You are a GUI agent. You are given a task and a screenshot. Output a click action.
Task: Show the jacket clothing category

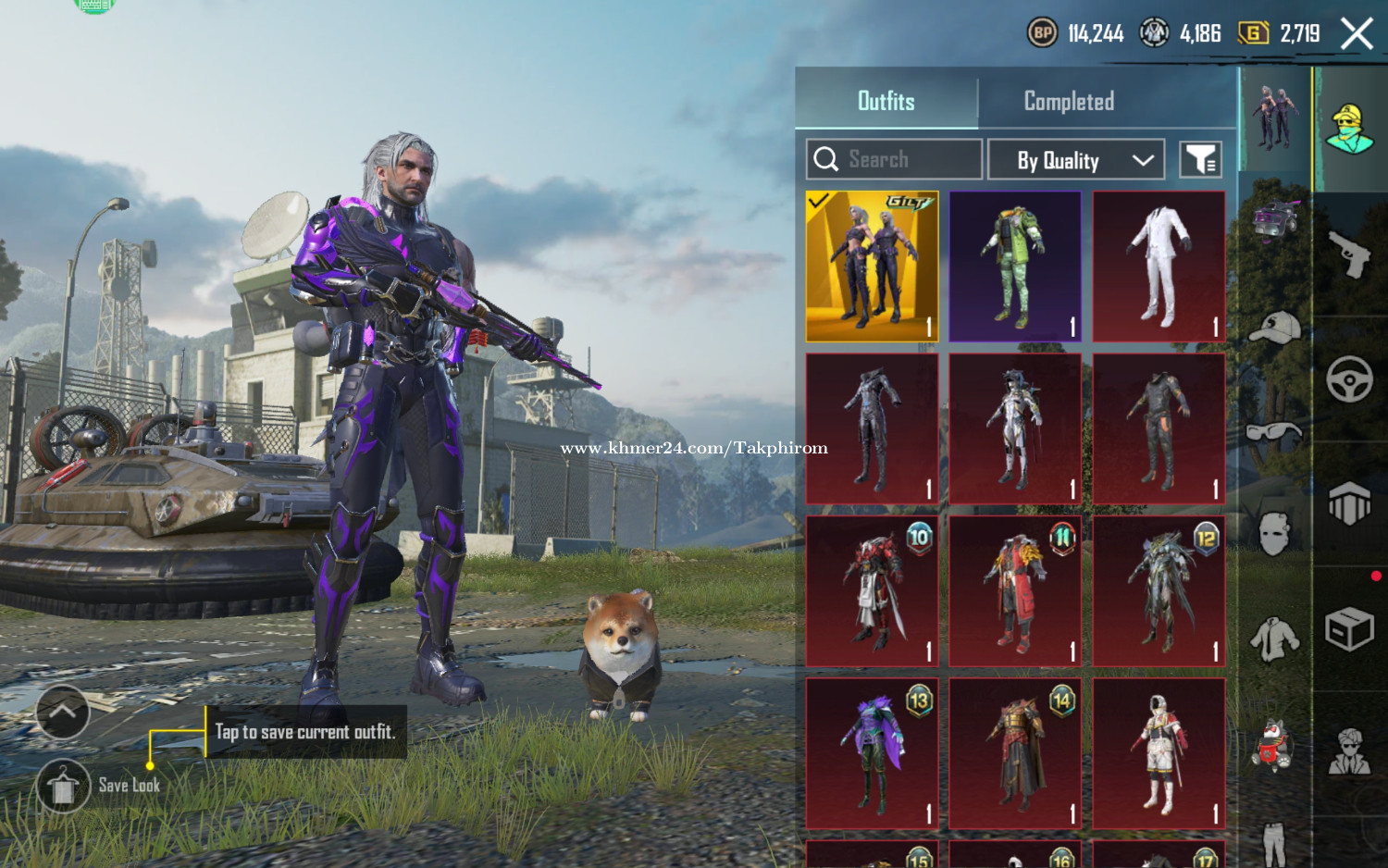(x=1275, y=639)
